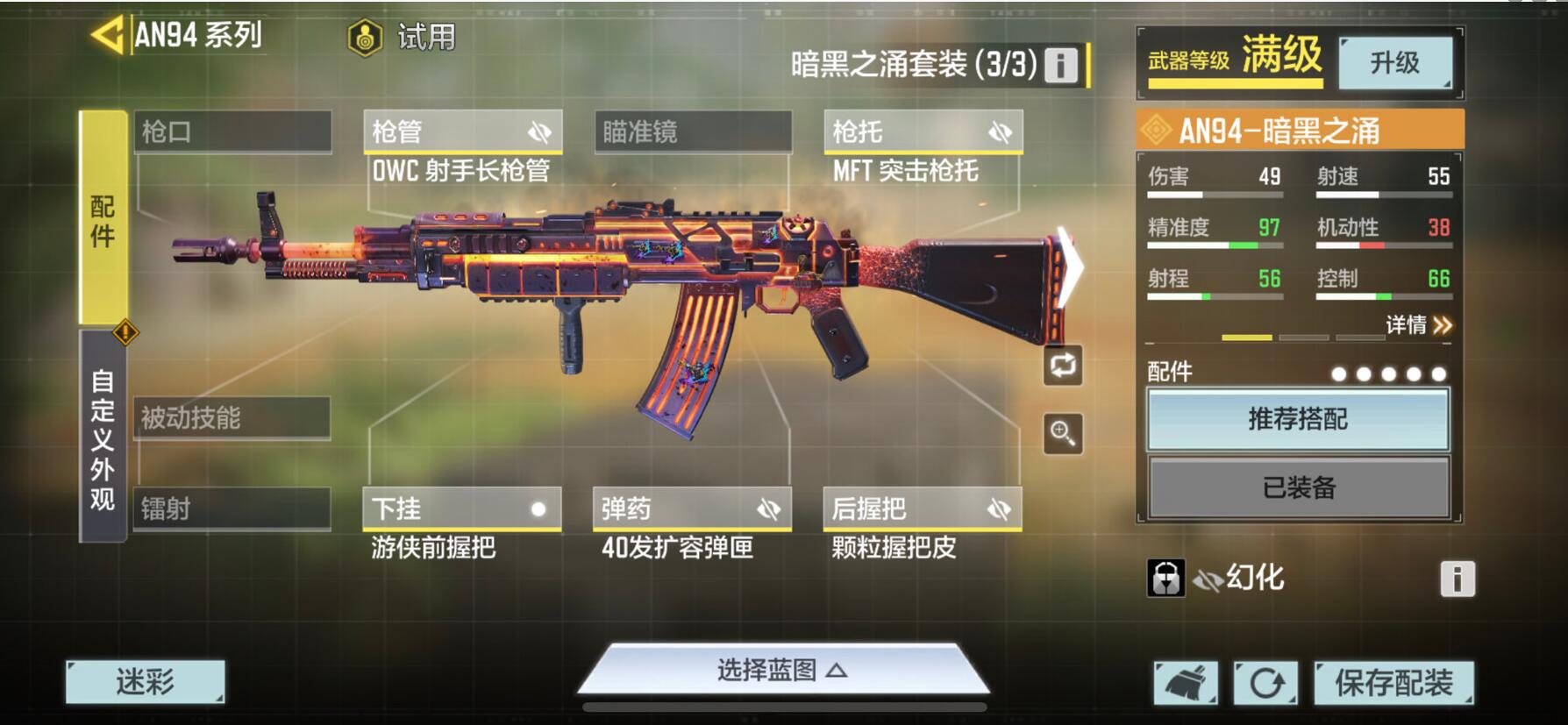1568x725 pixels.
Task: Open the weapon zoom magnifier
Action: click(x=1062, y=434)
